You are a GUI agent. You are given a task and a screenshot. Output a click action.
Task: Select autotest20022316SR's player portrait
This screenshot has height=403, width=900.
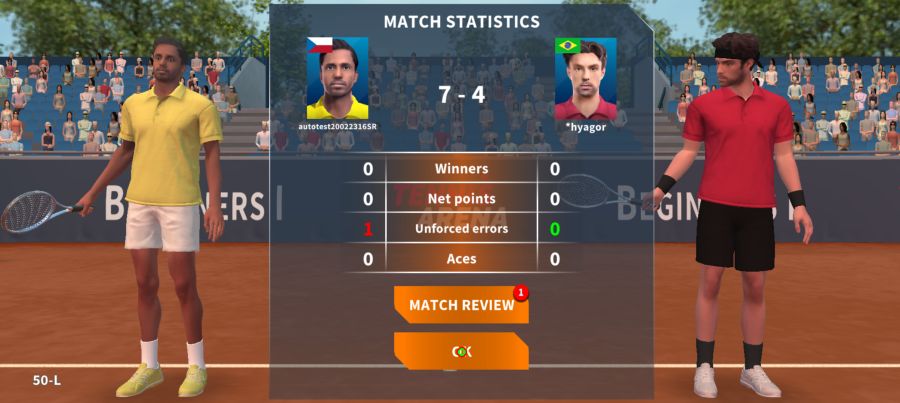point(337,78)
